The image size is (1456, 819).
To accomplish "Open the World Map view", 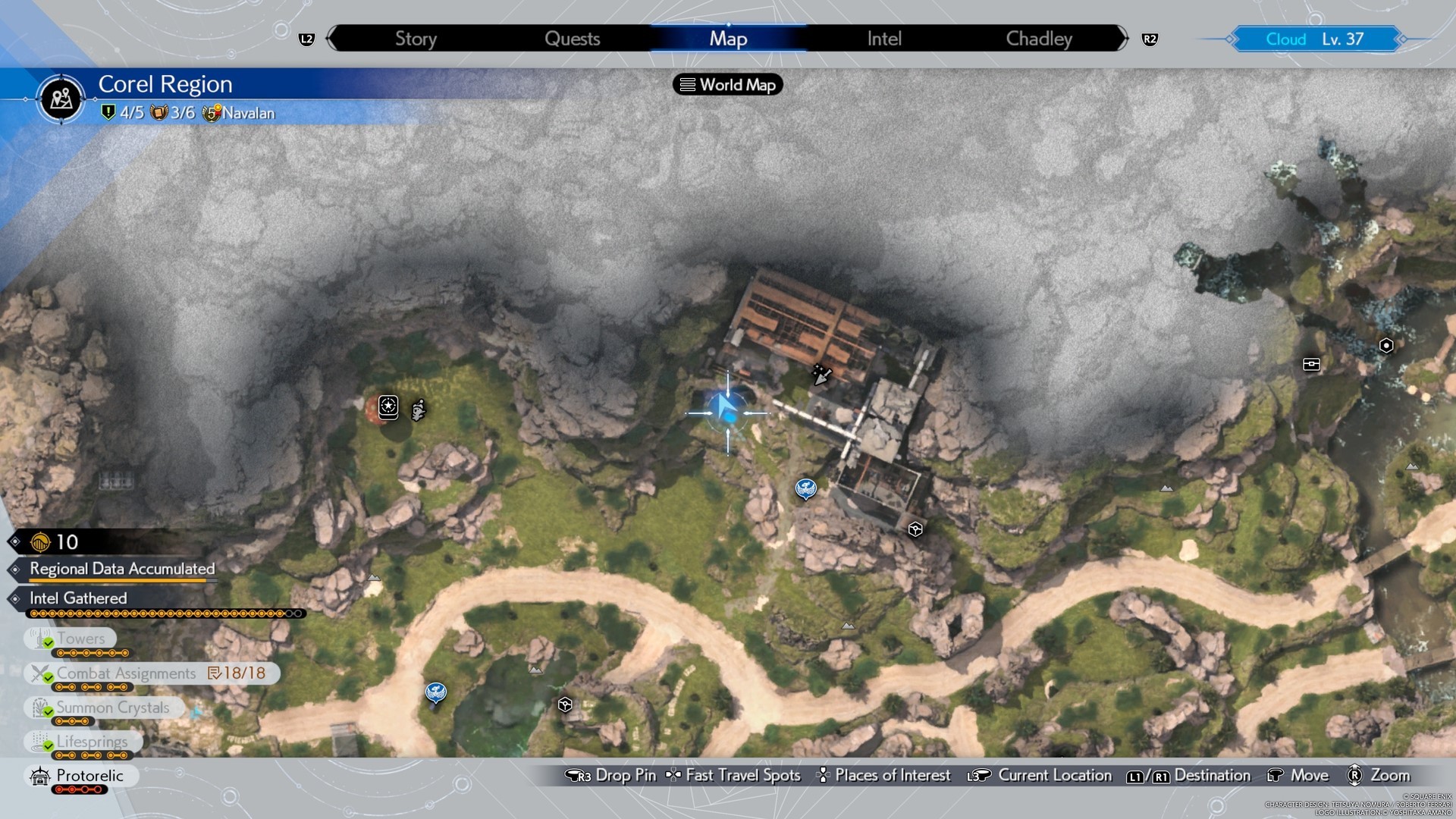I will point(728,85).
